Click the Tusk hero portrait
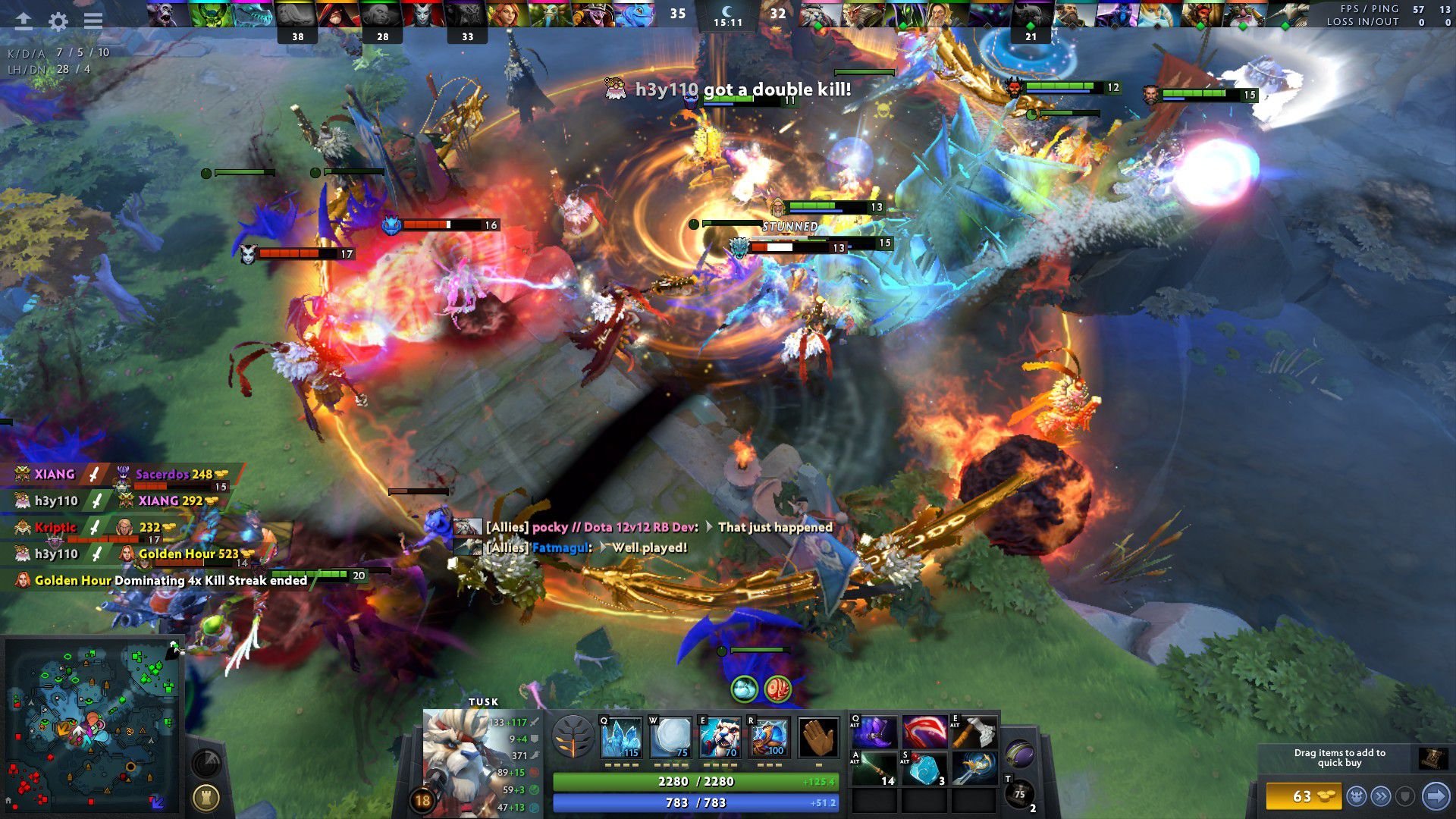The image size is (1456, 819). [x=453, y=758]
